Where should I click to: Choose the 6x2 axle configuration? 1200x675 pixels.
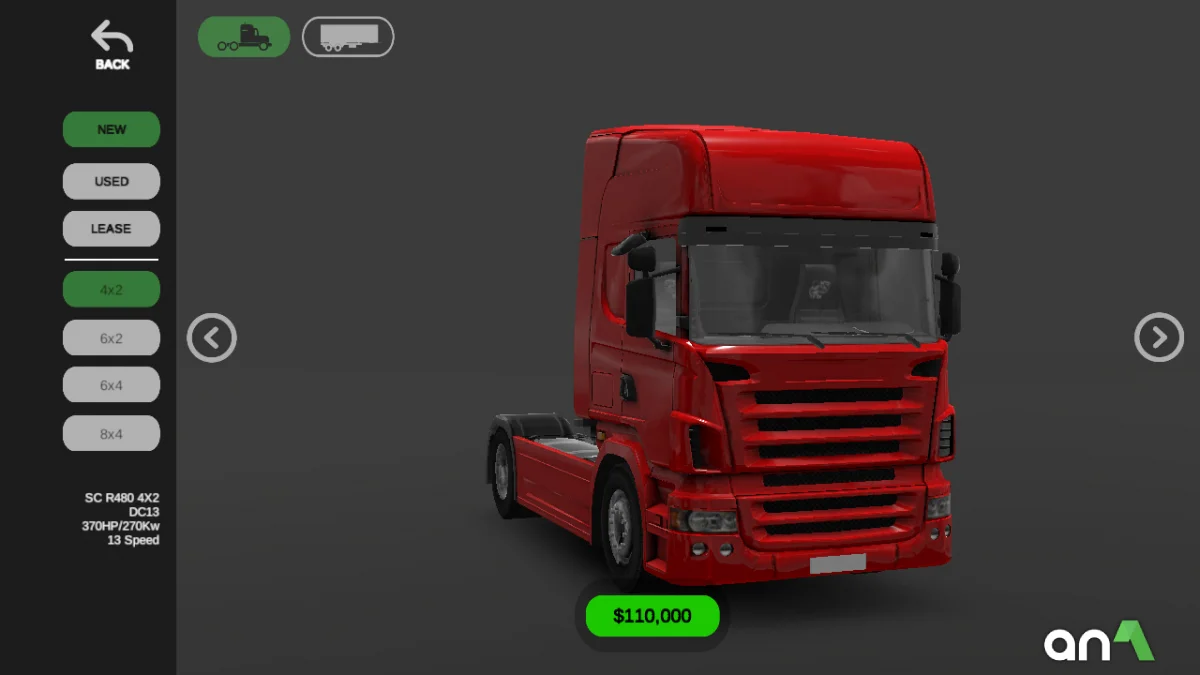click(x=111, y=338)
